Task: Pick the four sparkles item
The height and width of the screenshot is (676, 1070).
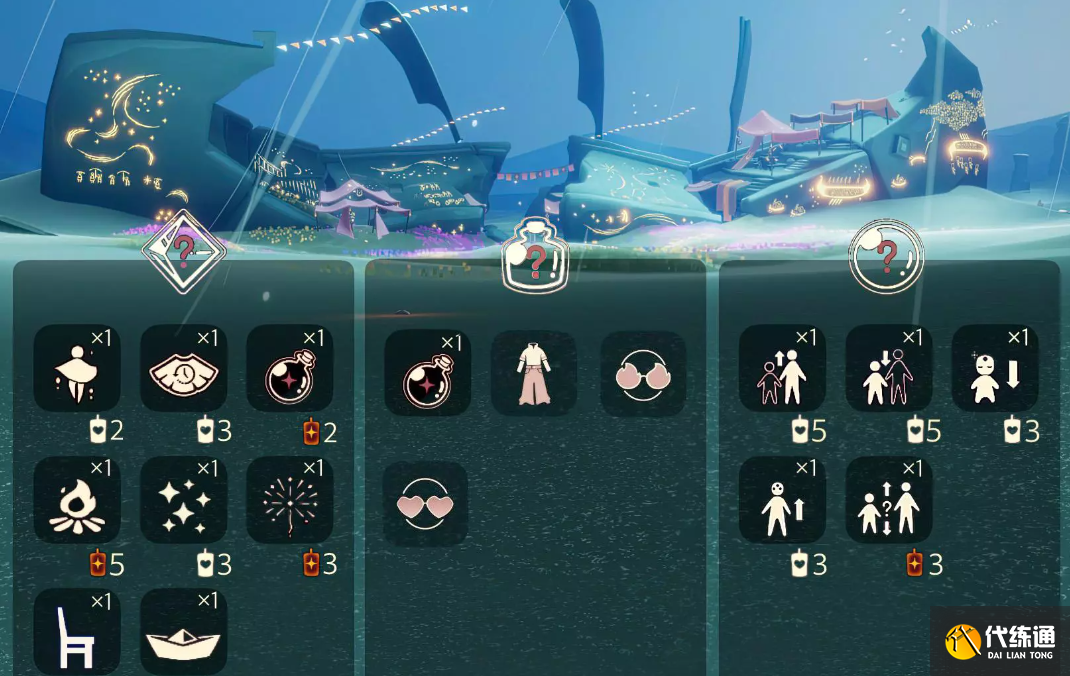Action: point(183,500)
